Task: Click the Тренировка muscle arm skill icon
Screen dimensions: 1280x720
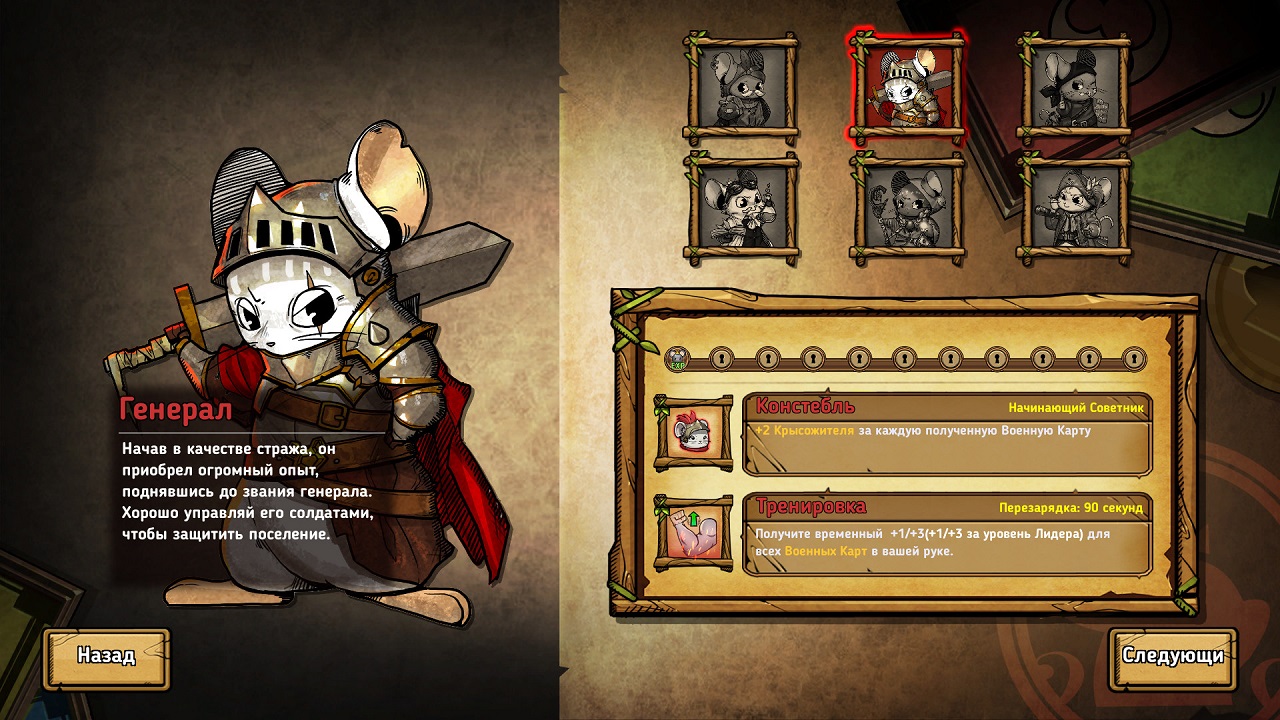Action: click(x=691, y=533)
